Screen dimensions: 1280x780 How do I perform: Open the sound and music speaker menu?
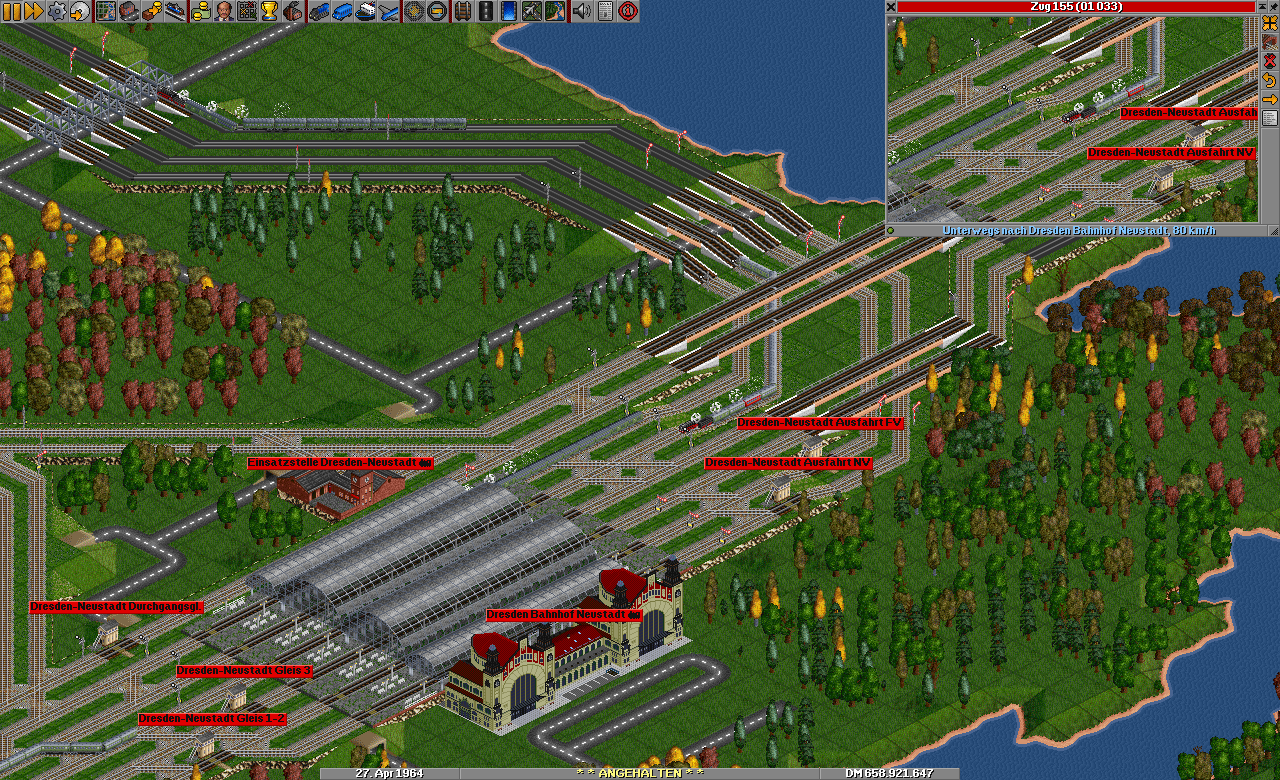click(x=581, y=11)
